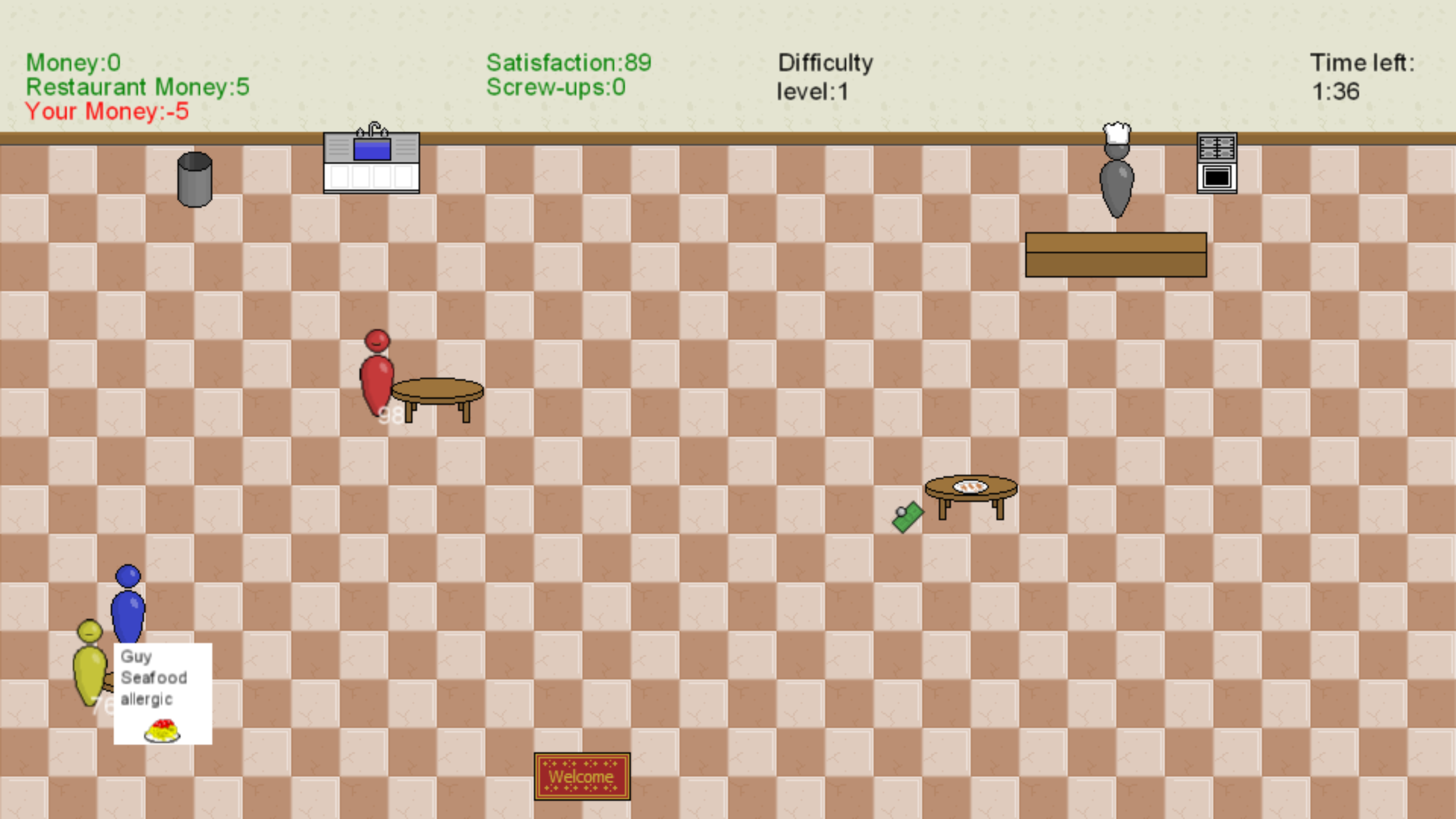Screen dimensions: 1456x819
Task: Click the Time left 1:36 display
Action: pos(1361,76)
